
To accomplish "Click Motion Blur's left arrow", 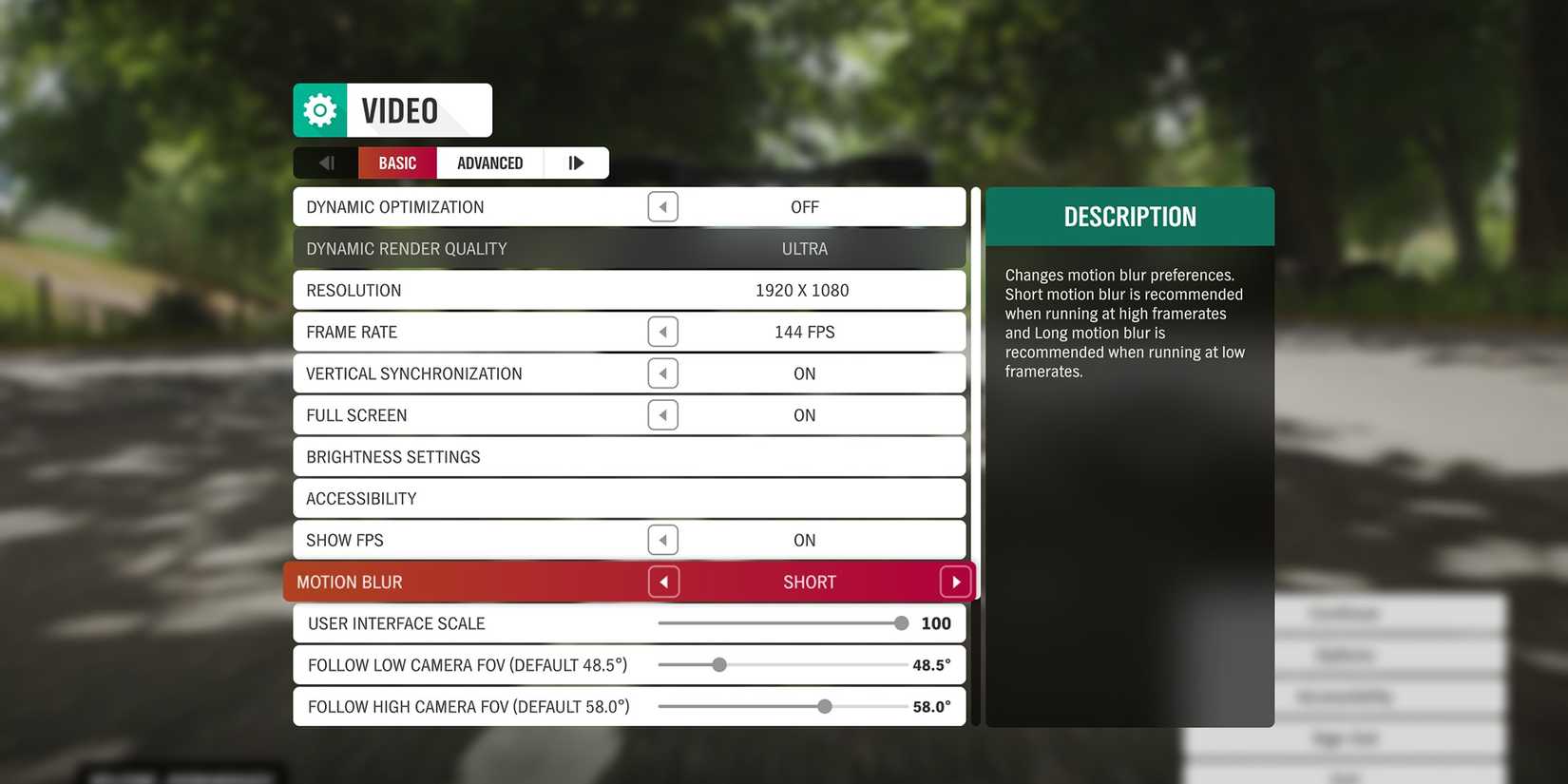I will 662,582.
